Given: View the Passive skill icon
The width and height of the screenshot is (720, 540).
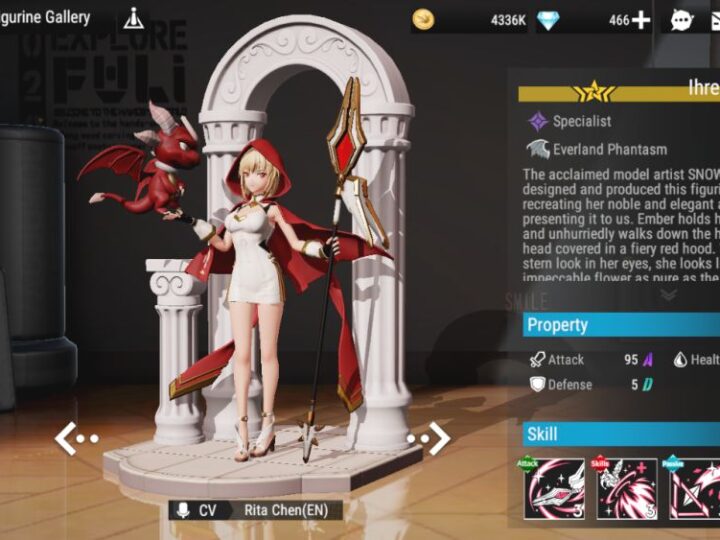Looking at the screenshot, I should (x=696, y=488).
